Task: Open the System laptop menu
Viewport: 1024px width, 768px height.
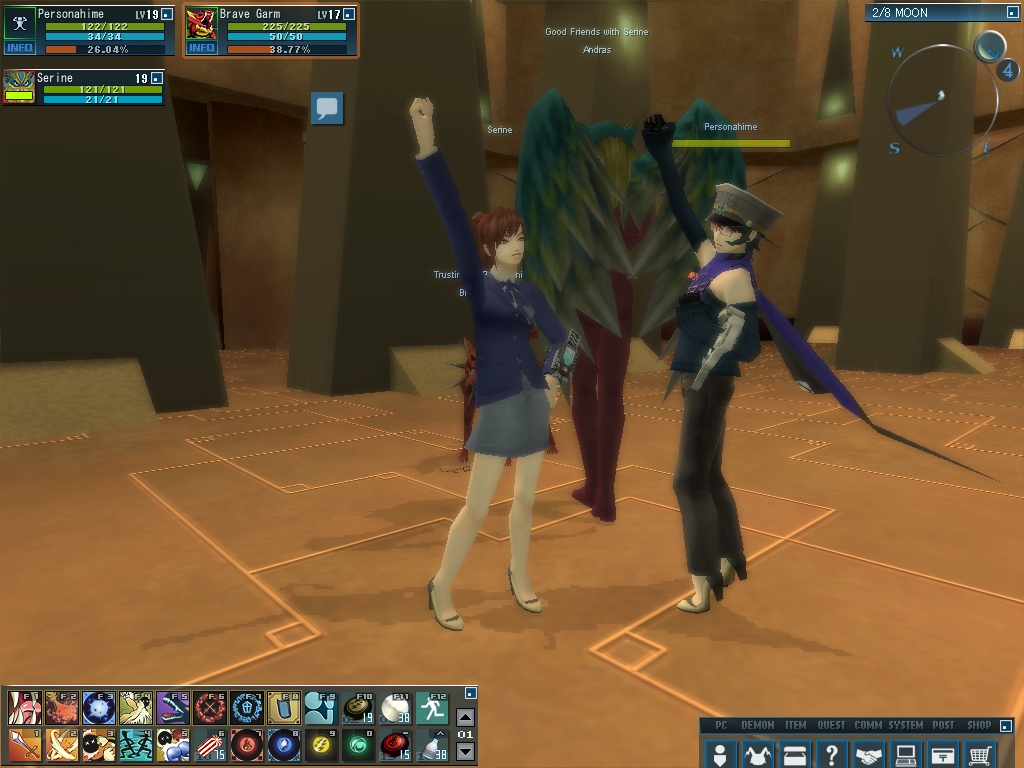Action: (x=905, y=754)
